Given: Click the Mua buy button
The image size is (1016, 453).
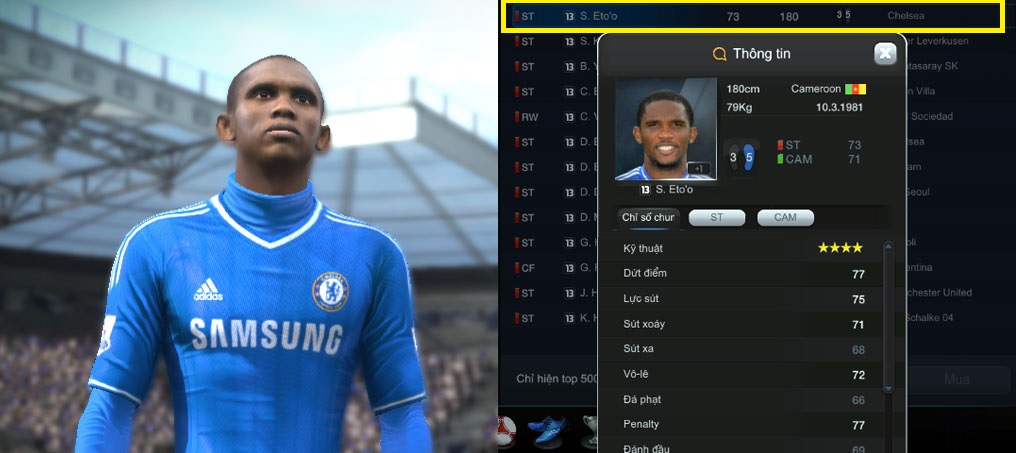Looking at the screenshot, I should pos(956,379).
